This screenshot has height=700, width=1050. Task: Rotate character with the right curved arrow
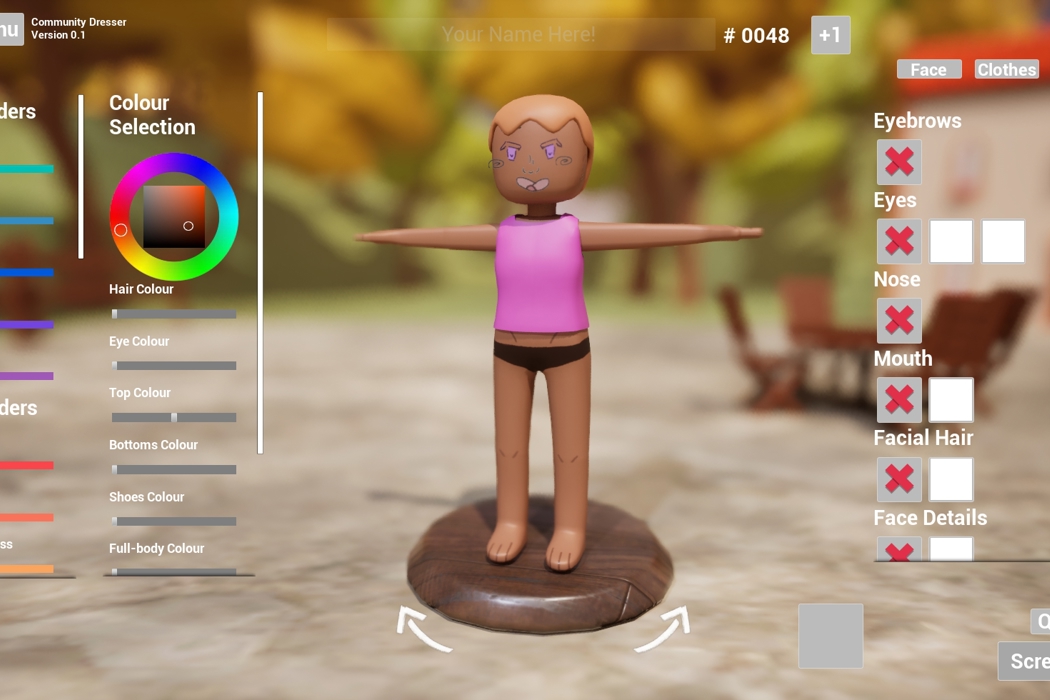coord(663,629)
